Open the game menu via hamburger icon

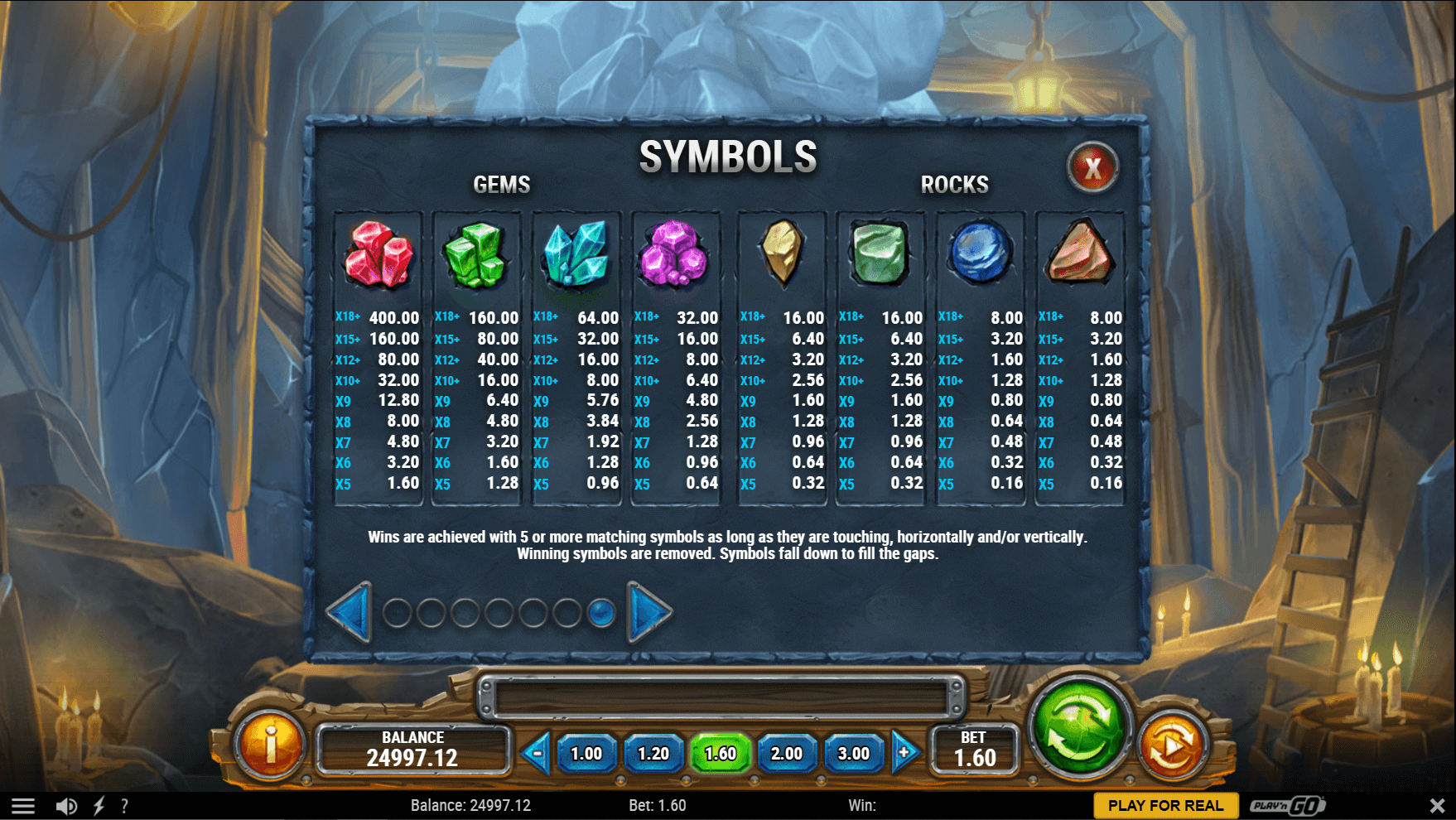[x=25, y=804]
